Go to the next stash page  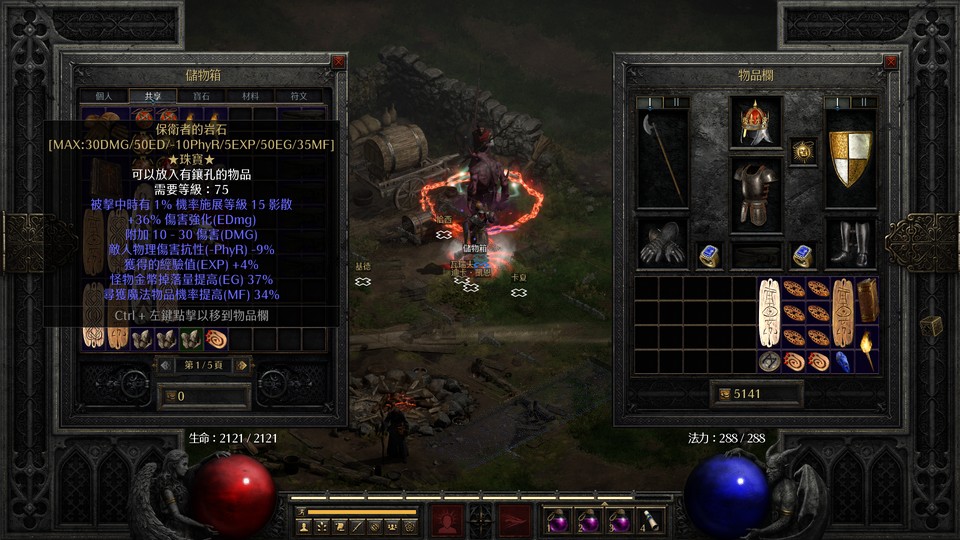[239, 366]
